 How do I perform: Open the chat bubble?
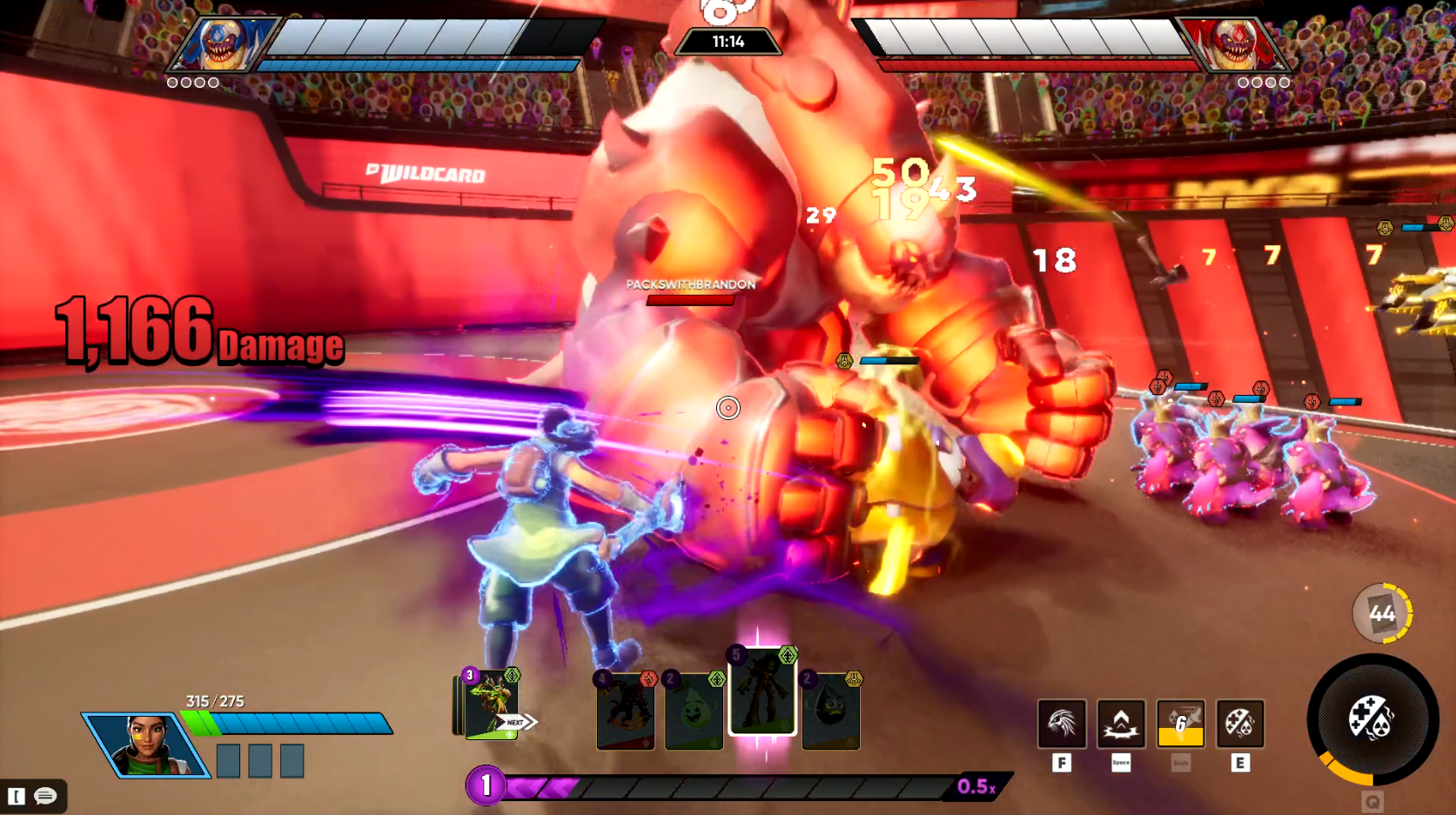[45, 796]
